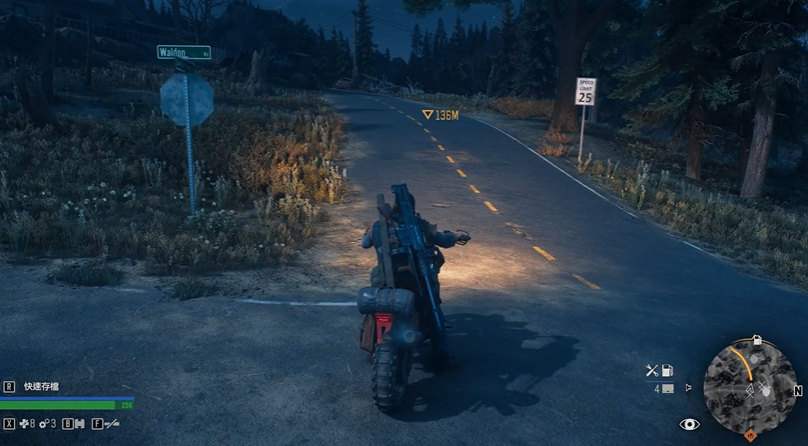Select the orange diamond marker below minimap
Viewport: 808px width, 446px height.
[750, 435]
